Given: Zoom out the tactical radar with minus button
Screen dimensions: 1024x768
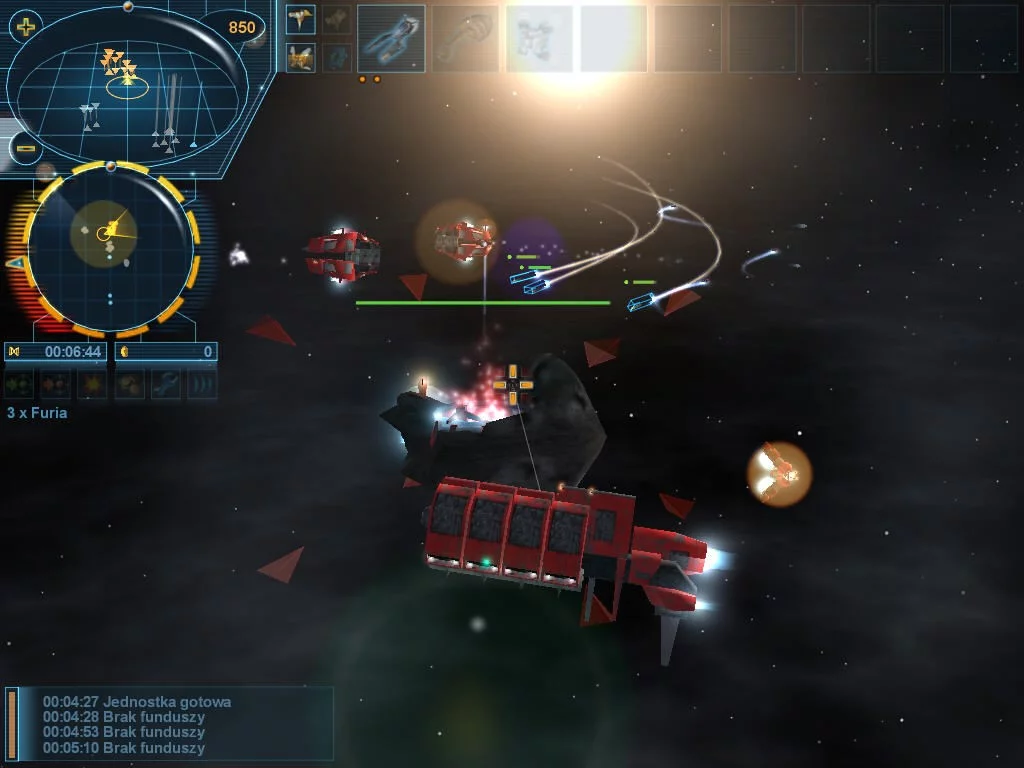Looking at the screenshot, I should click(26, 149).
